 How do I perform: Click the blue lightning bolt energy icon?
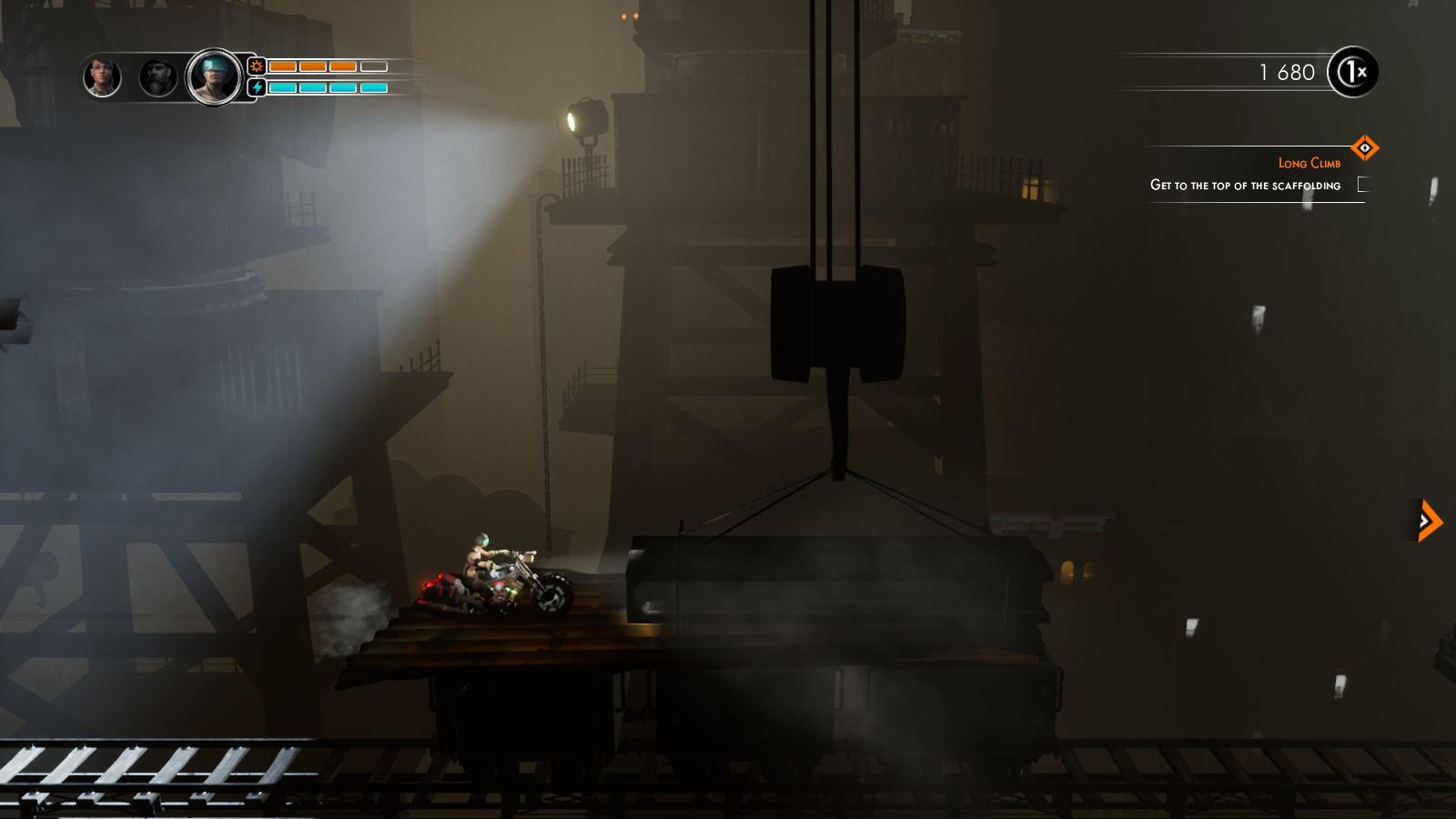(x=258, y=87)
